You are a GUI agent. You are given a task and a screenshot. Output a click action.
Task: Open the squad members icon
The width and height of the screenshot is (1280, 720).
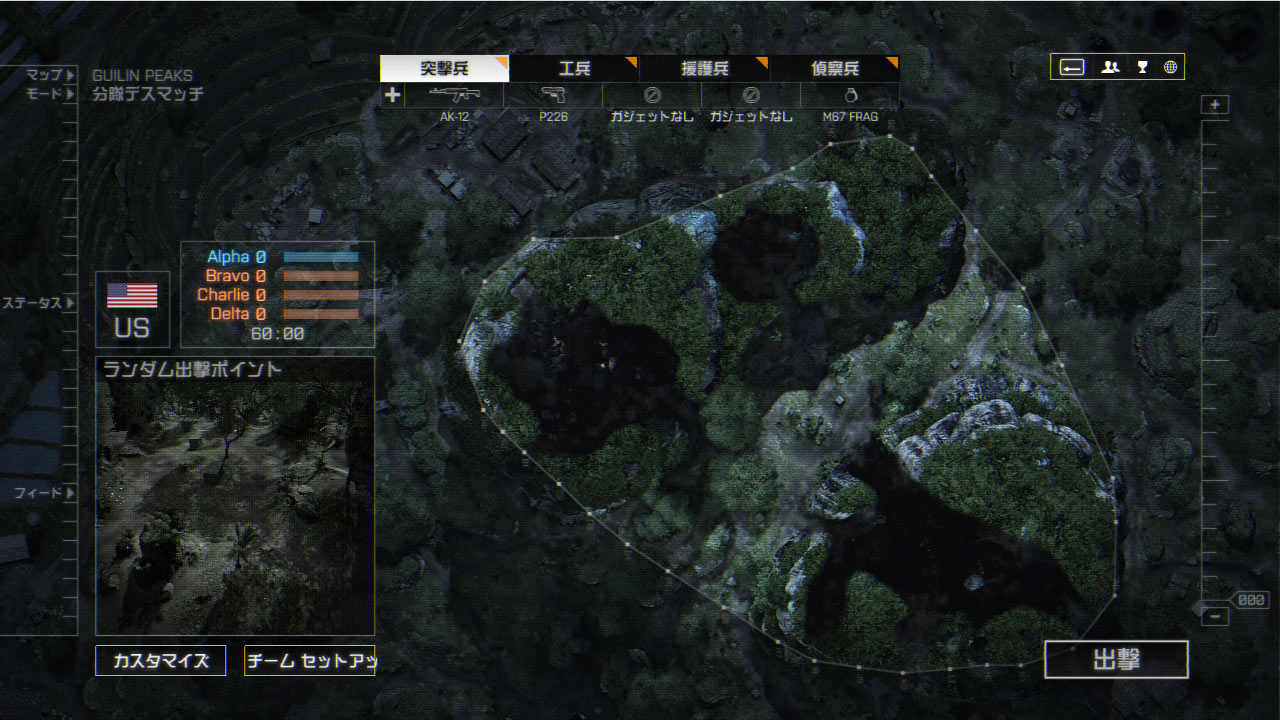1110,67
